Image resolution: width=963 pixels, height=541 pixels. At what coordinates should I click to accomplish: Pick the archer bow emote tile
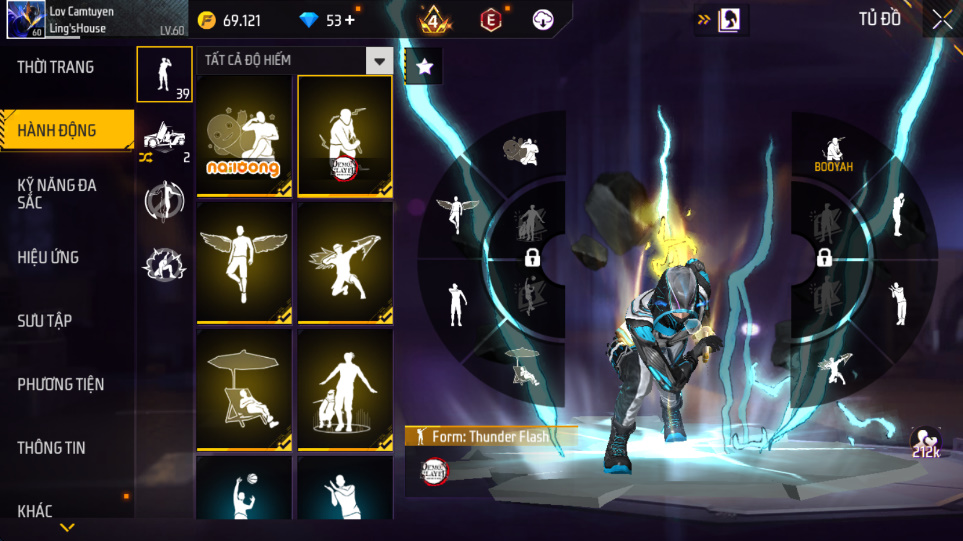[345, 263]
